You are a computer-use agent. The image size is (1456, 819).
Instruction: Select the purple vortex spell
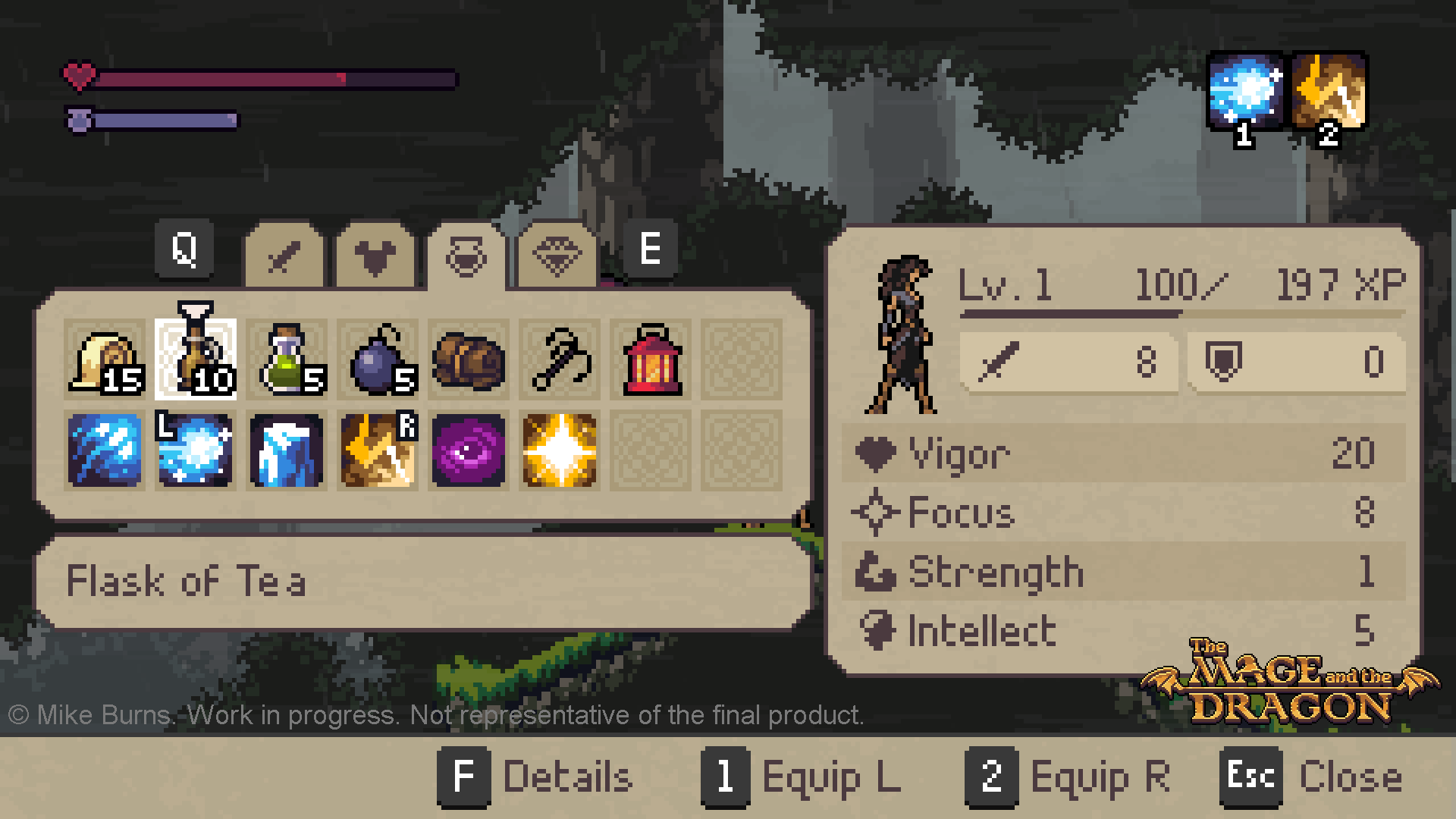click(469, 450)
